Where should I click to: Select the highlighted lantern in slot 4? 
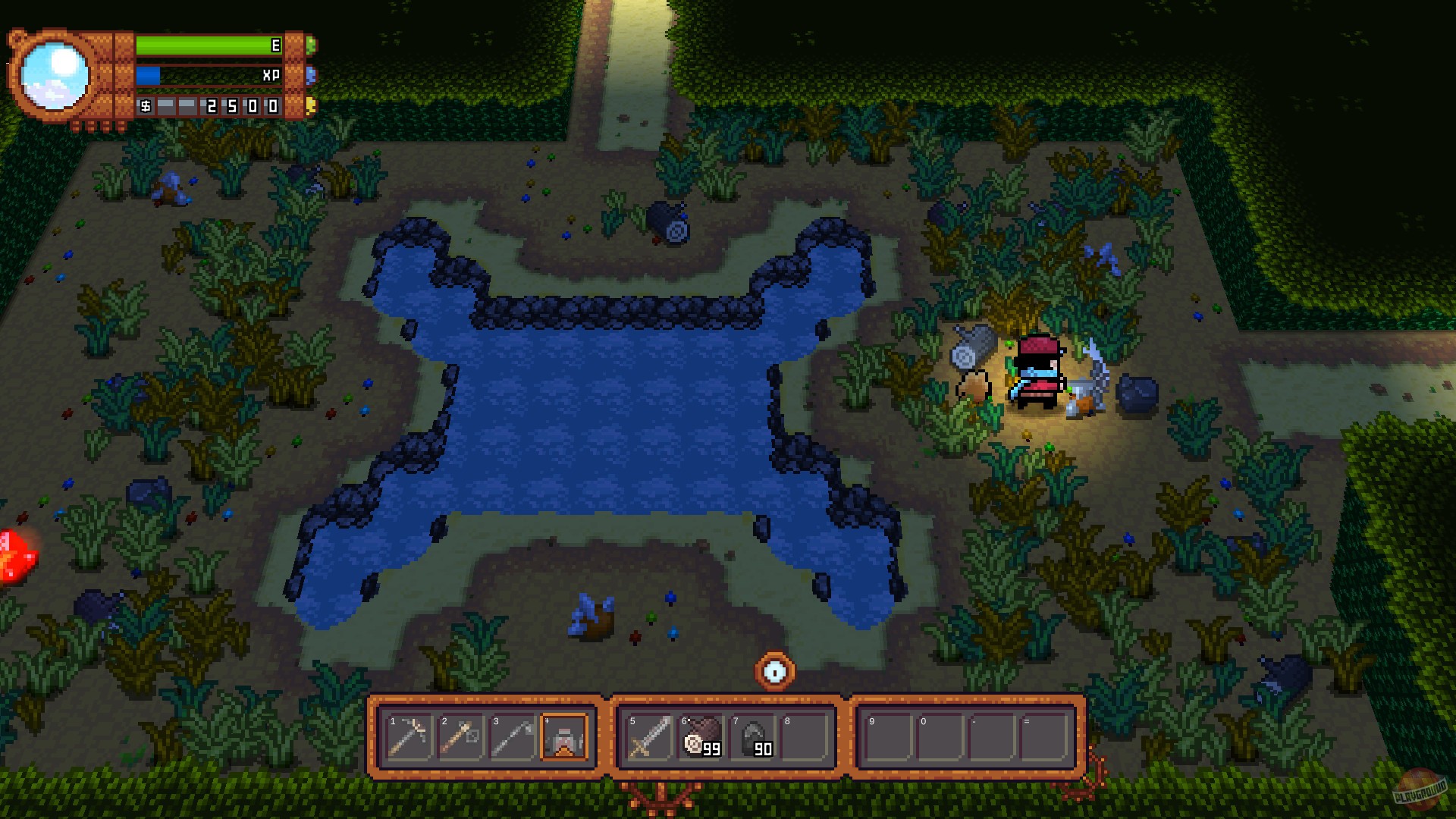564,737
